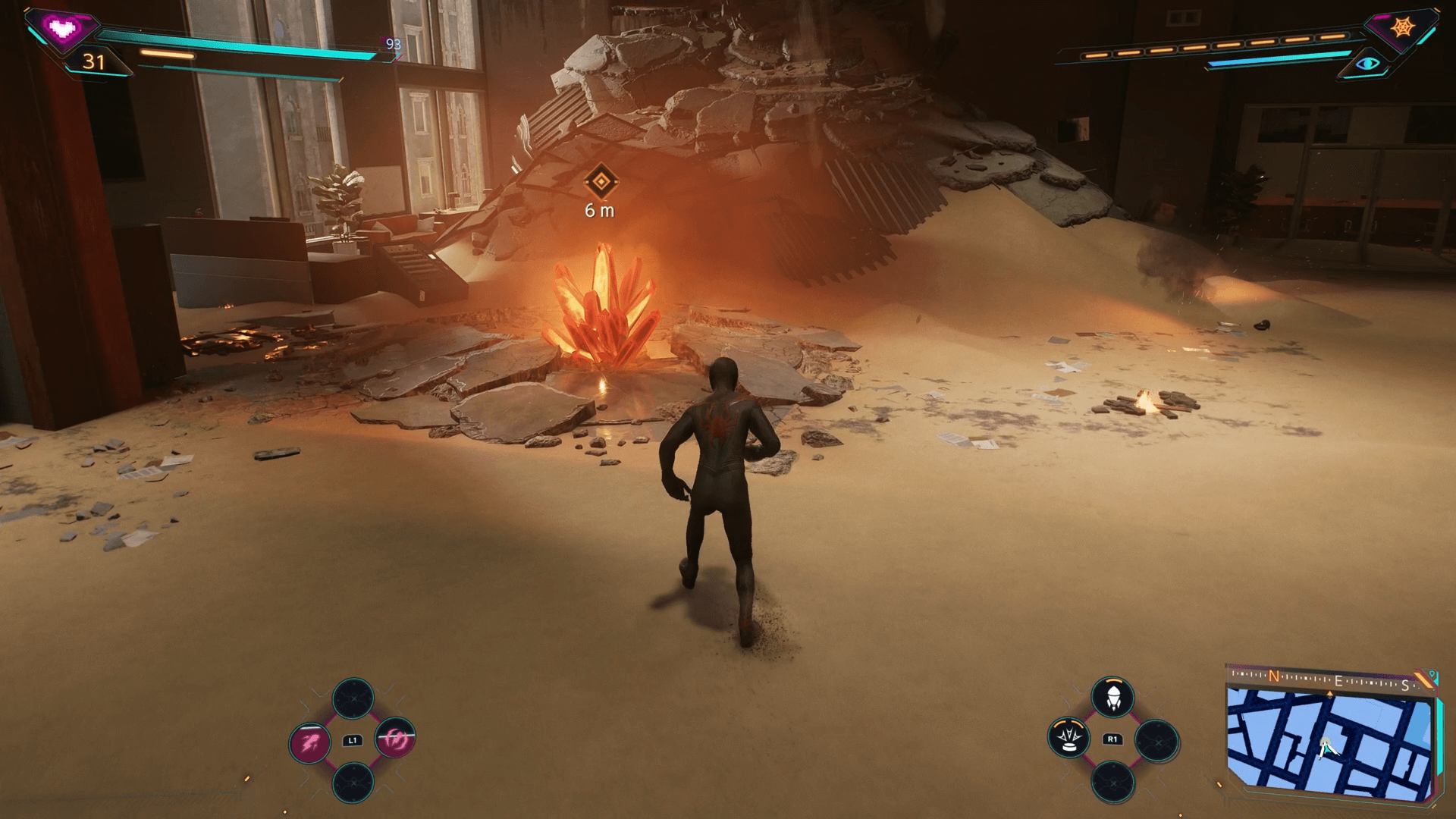Image resolution: width=1456 pixels, height=819 pixels.
Task: Click the pink pixel heart health icon
Action: pos(61,29)
